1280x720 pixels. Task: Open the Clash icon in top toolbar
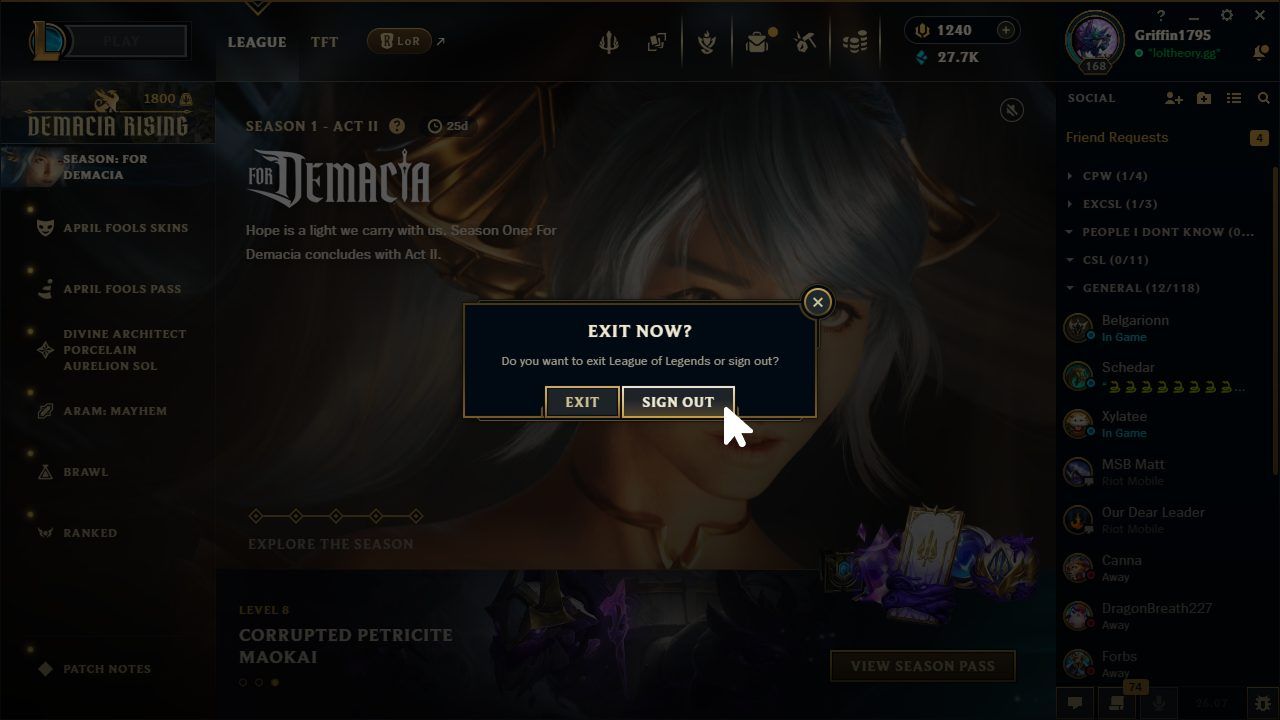point(707,42)
